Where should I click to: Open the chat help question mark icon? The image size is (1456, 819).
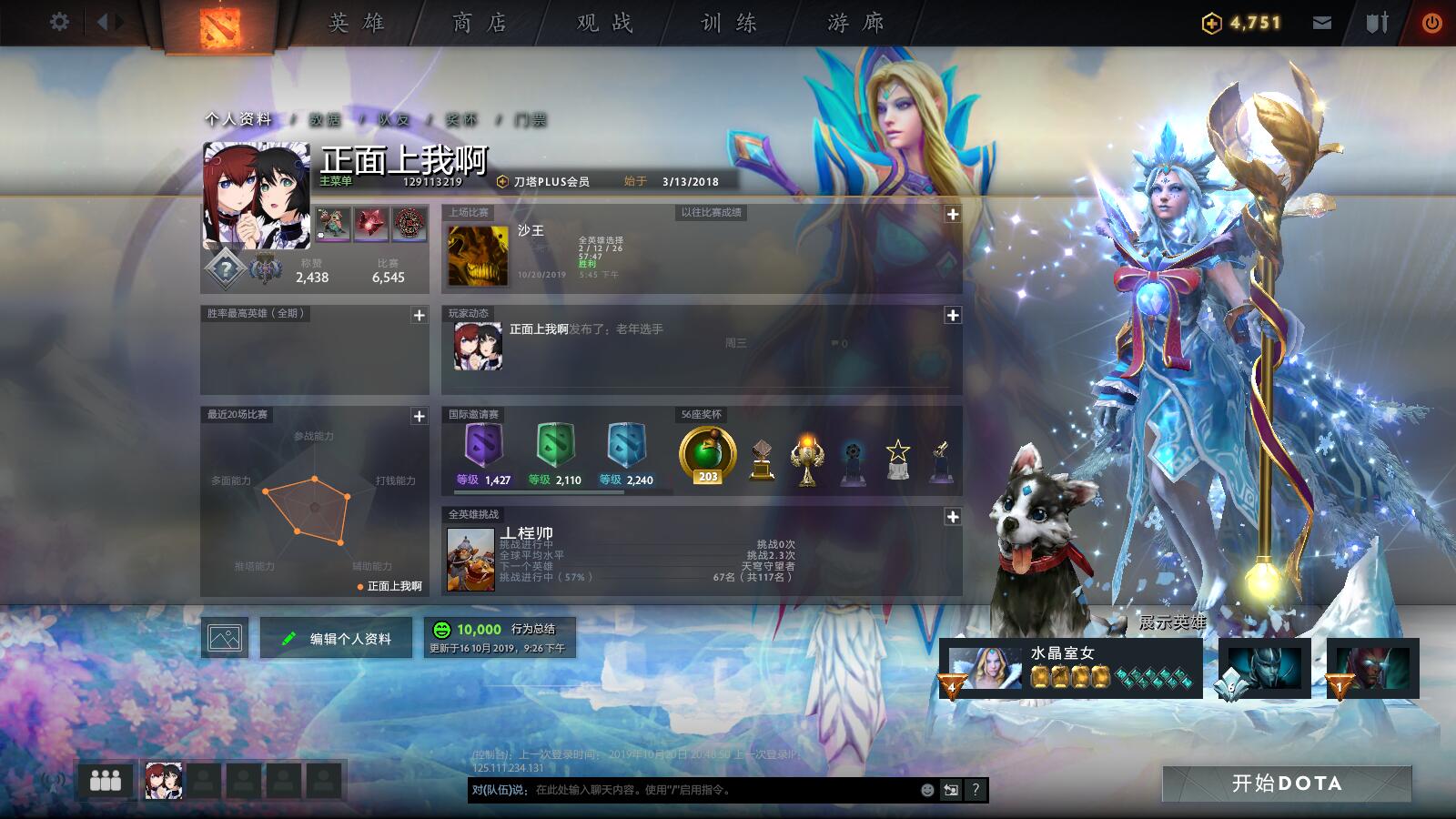coord(974,791)
